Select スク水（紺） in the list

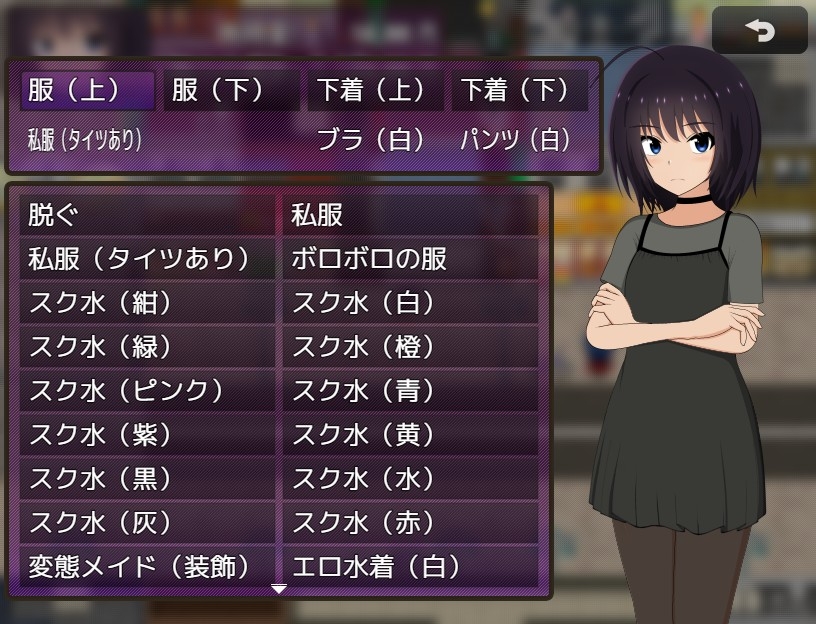[x=146, y=303]
